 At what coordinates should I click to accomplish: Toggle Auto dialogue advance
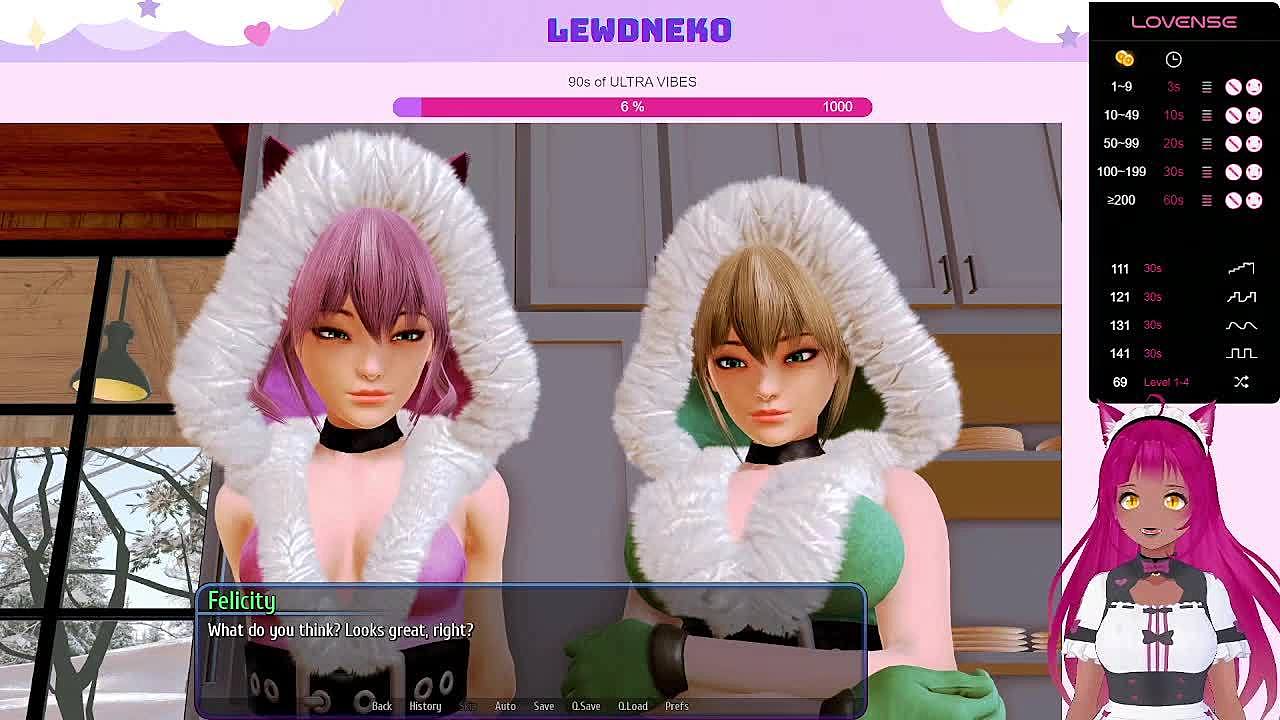click(x=505, y=706)
